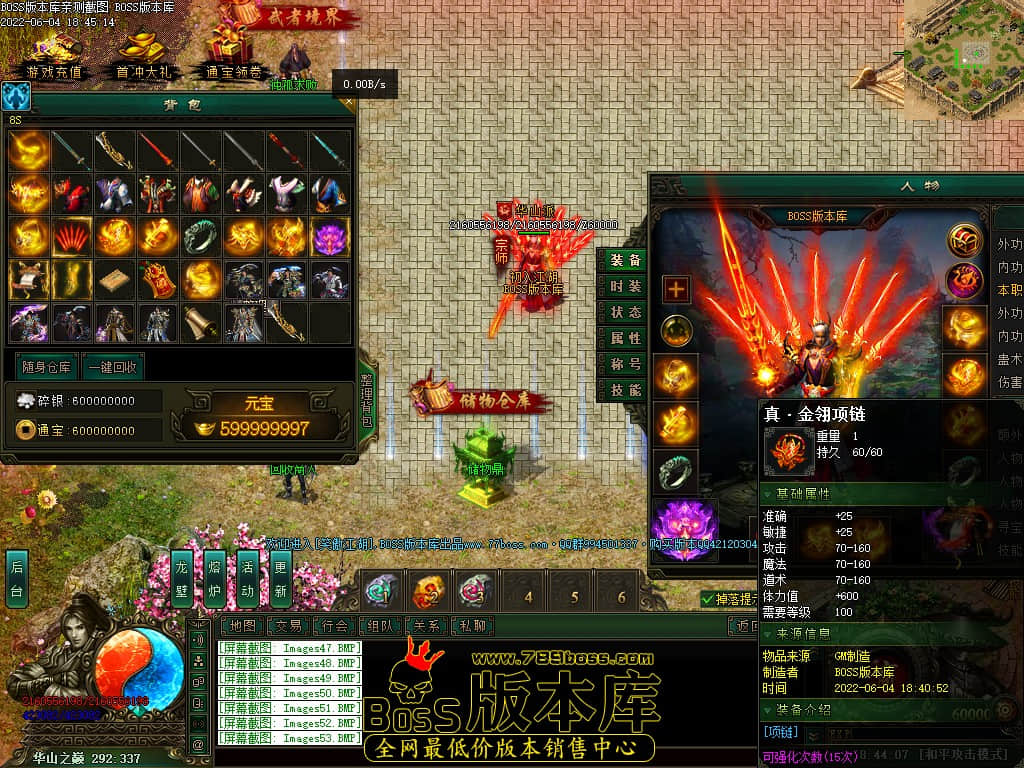Open the 后台 backend panel button
The height and width of the screenshot is (768, 1024).
click(17, 578)
